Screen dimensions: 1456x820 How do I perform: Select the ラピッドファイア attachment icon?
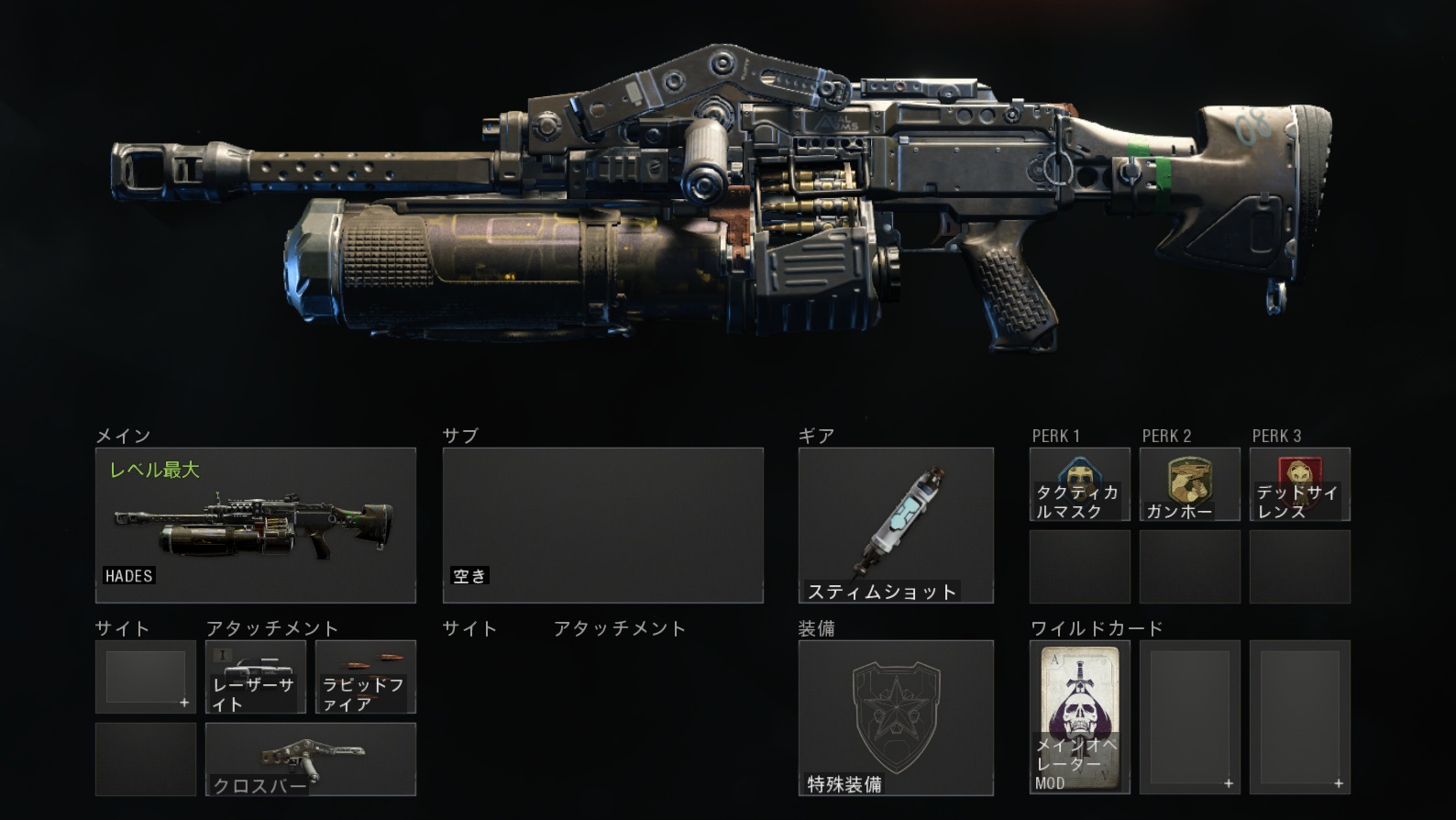click(x=365, y=677)
